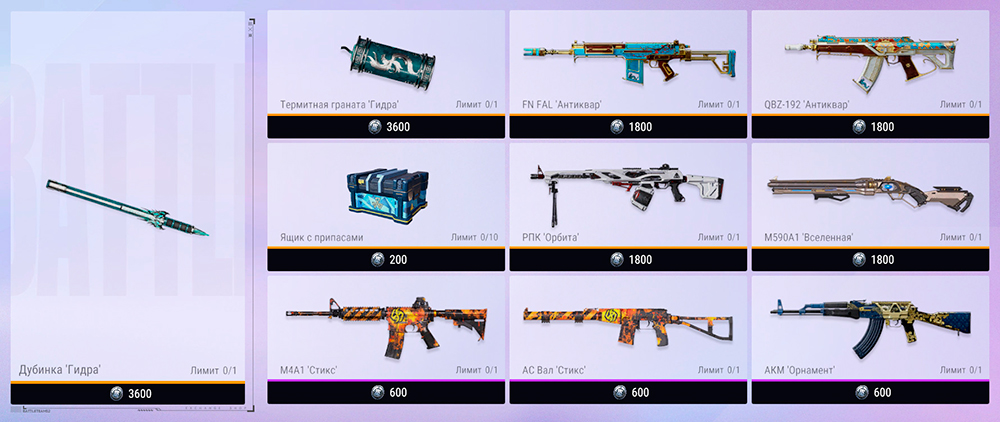Choose the FN FAL 'Антиквар' rifle
Viewport: 1000px width, 422px height.
(x=627, y=60)
